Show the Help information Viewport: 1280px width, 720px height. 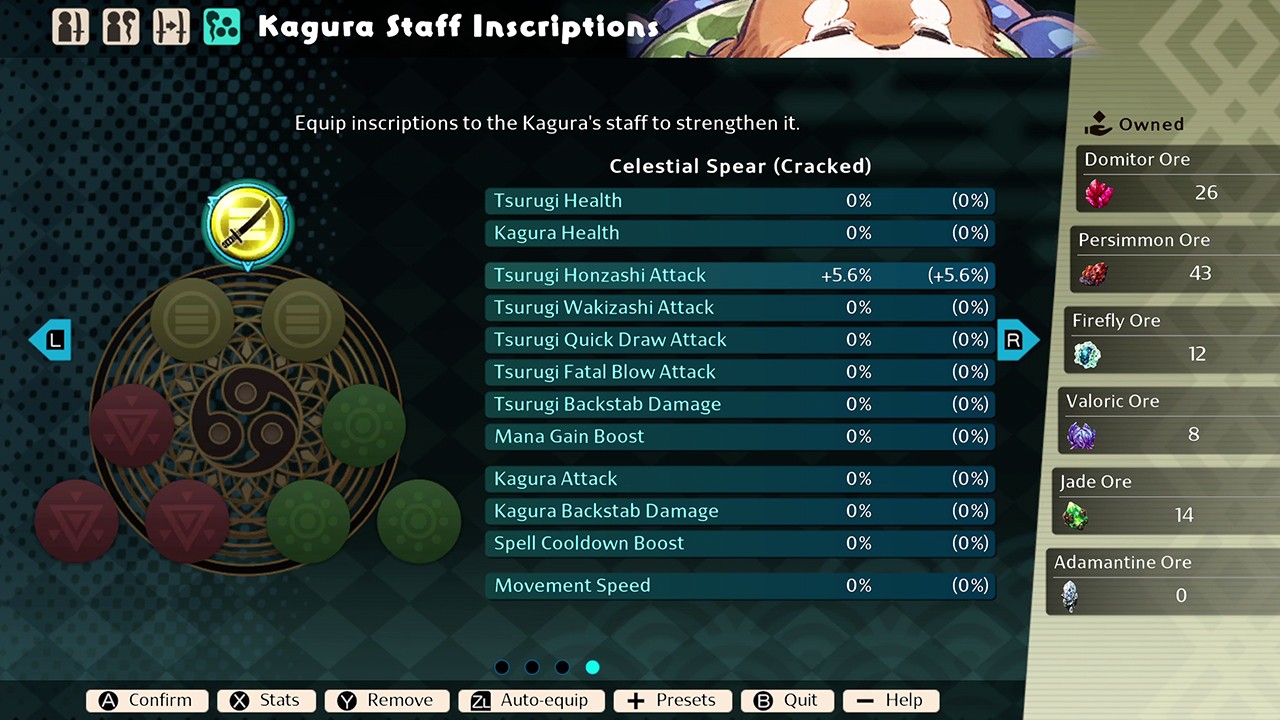click(890, 700)
